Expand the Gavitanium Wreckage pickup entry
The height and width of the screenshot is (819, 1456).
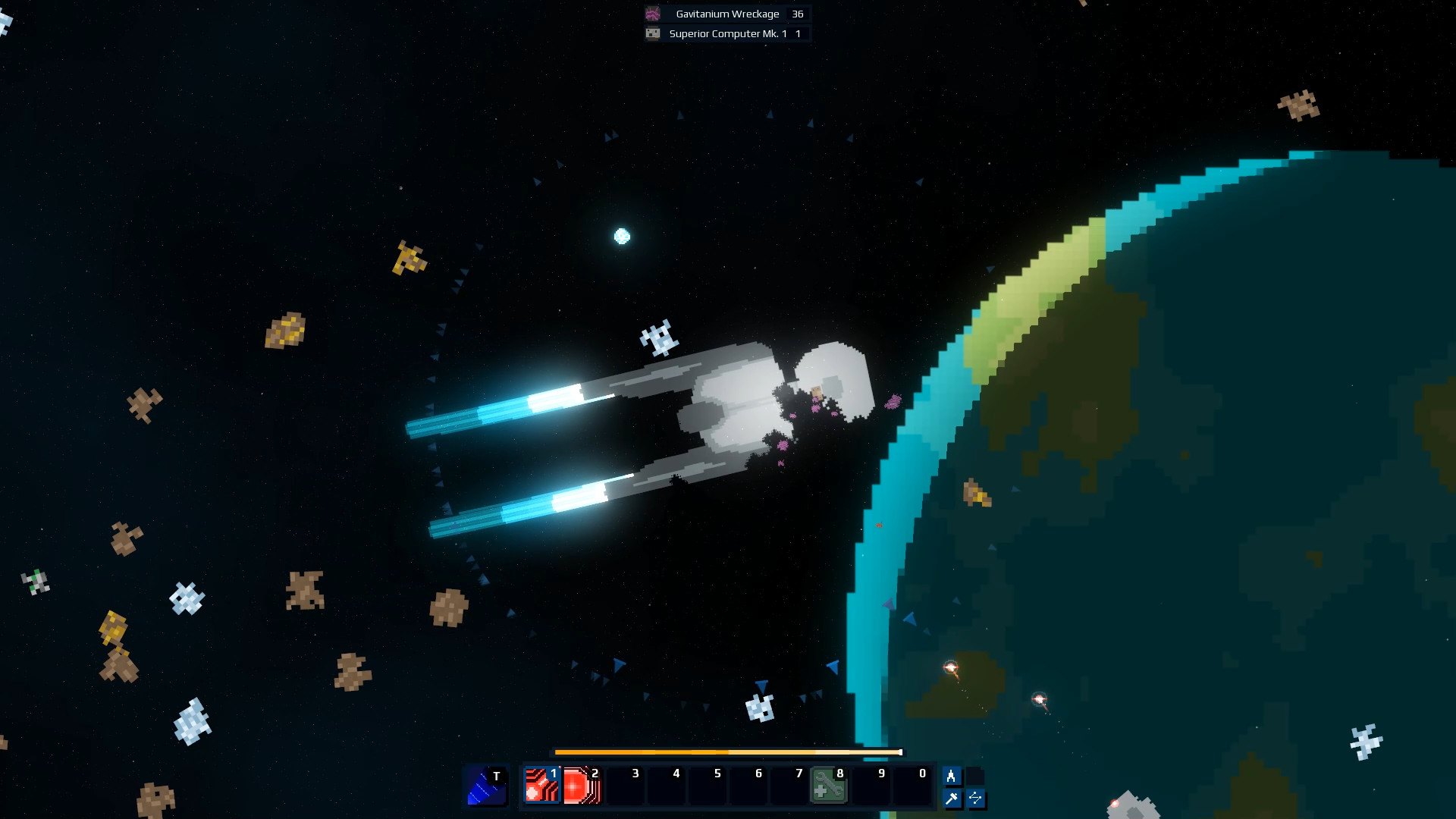coord(724,14)
